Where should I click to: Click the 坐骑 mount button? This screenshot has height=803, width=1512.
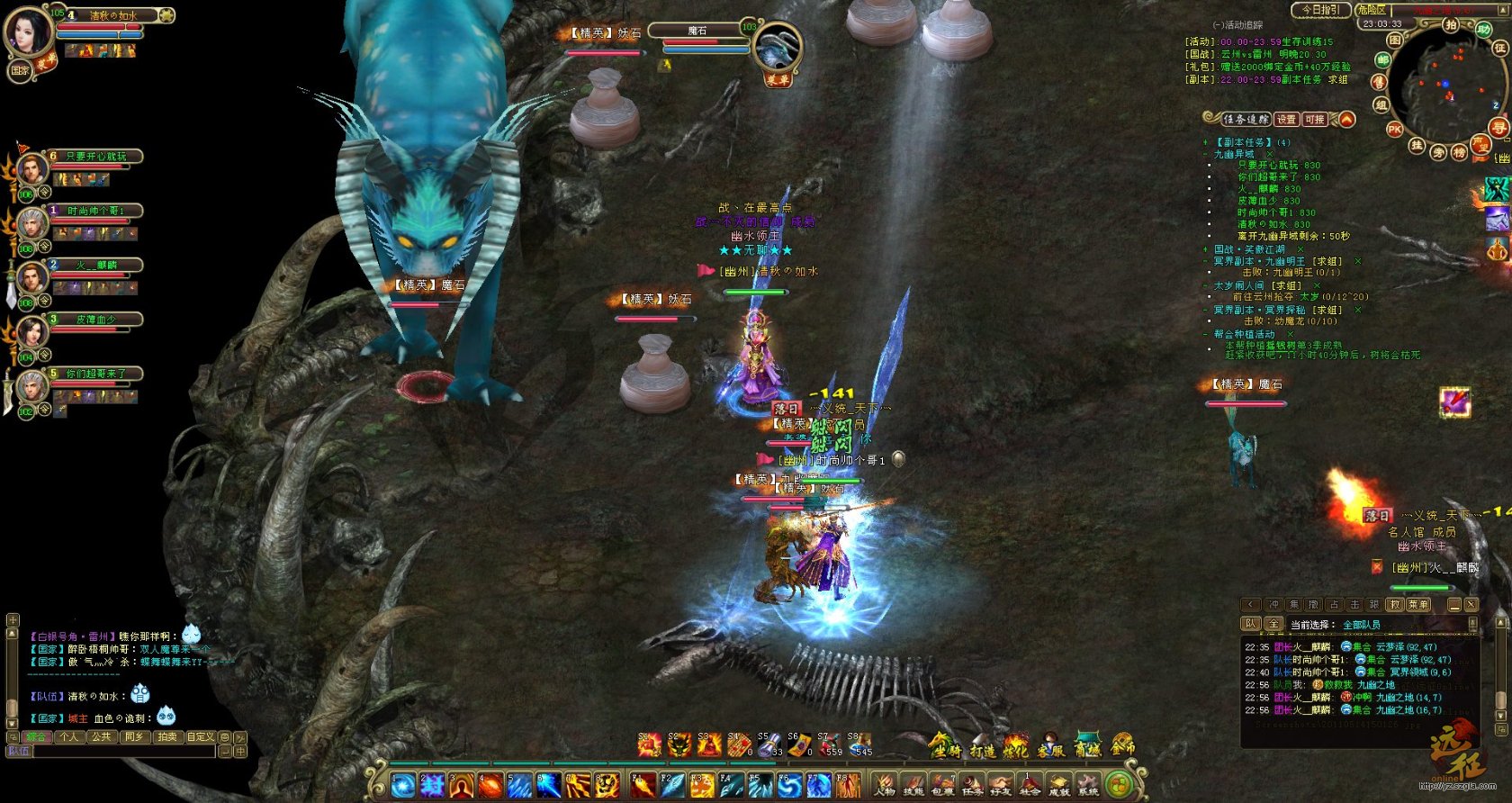pos(945,746)
